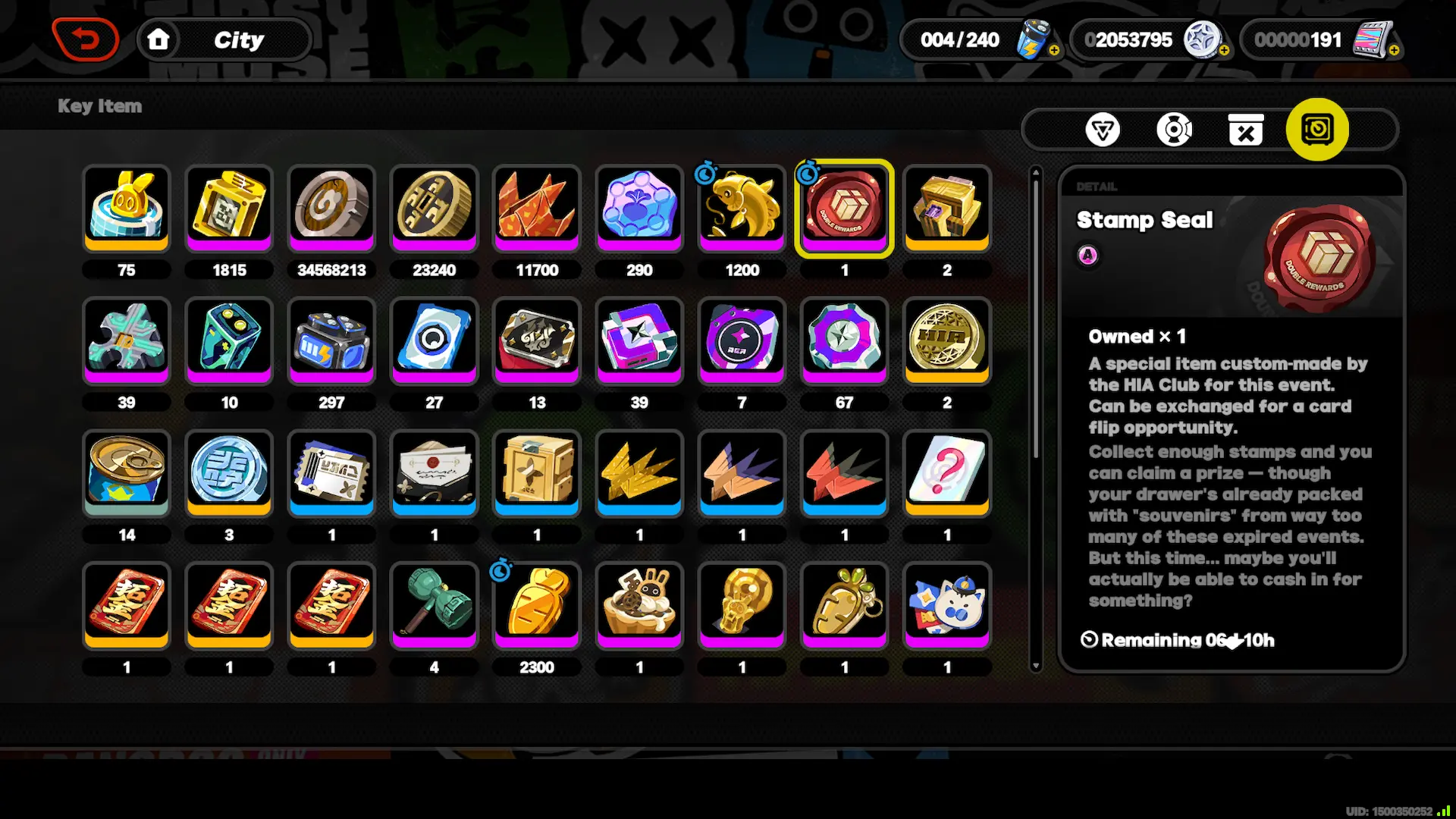Select the spiral bronze coin item
Image resolution: width=1456 pixels, height=819 pixels.
click(x=331, y=206)
